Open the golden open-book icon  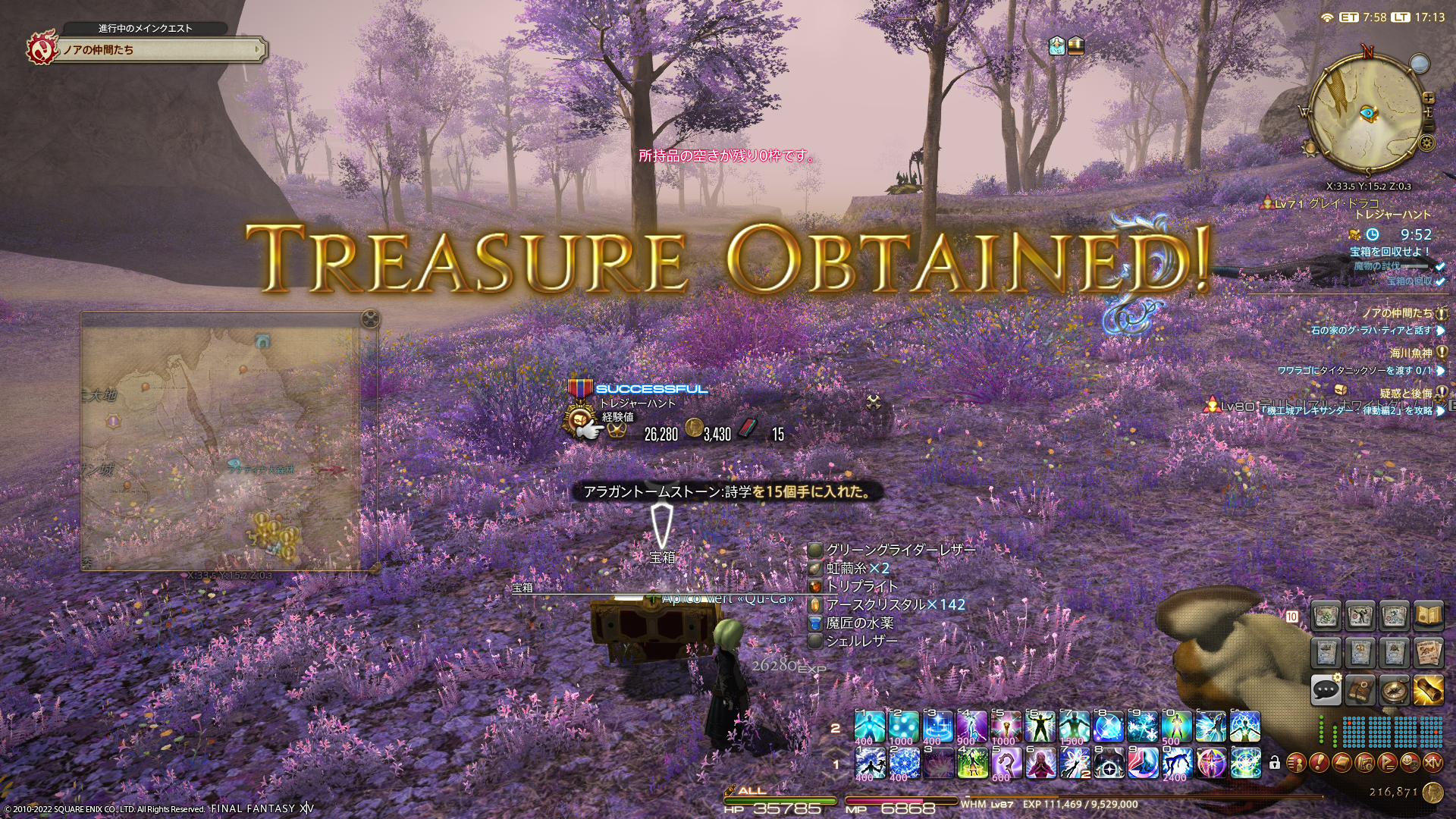(1428, 617)
